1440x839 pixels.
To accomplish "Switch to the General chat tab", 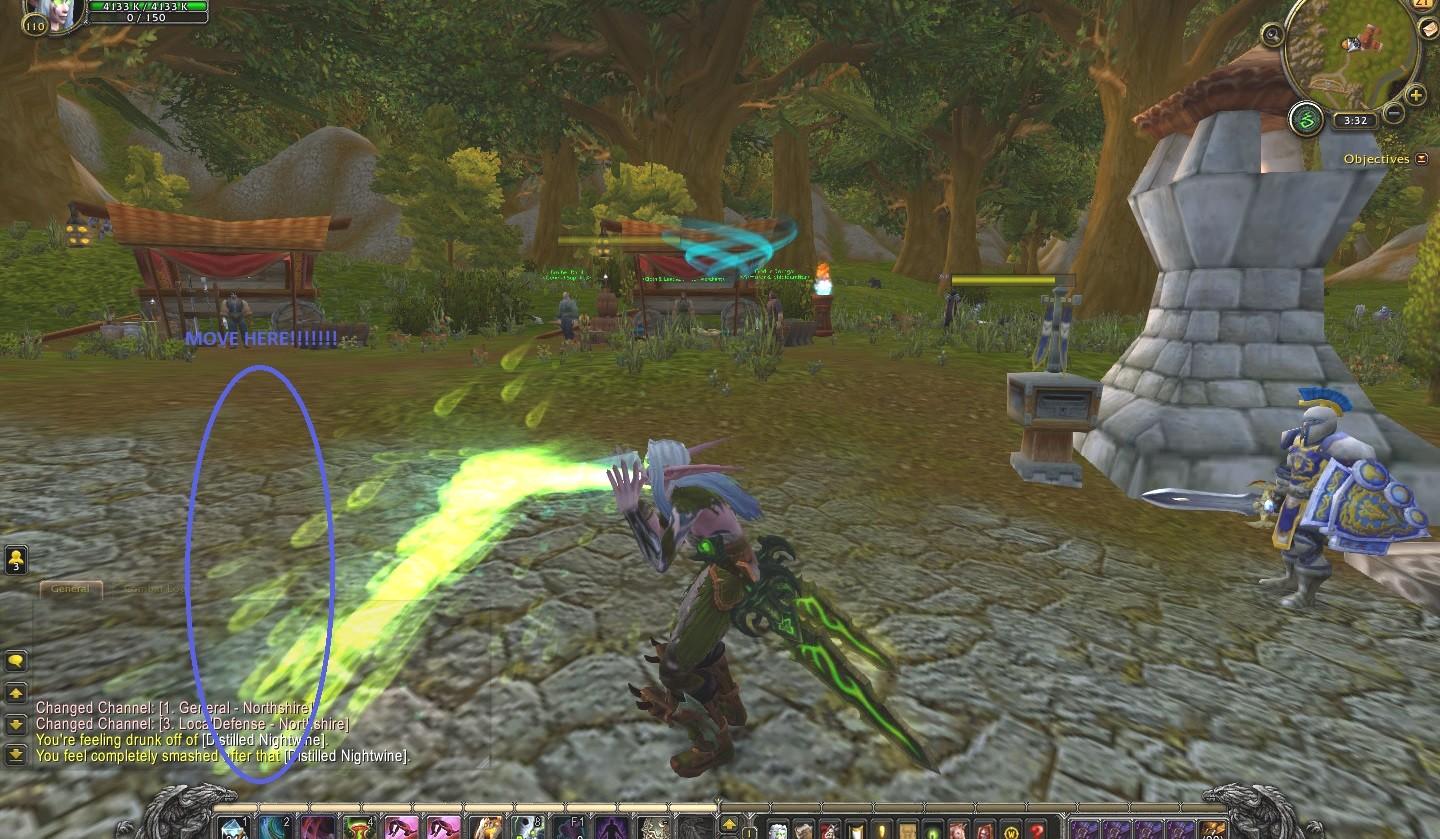I will pos(70,589).
